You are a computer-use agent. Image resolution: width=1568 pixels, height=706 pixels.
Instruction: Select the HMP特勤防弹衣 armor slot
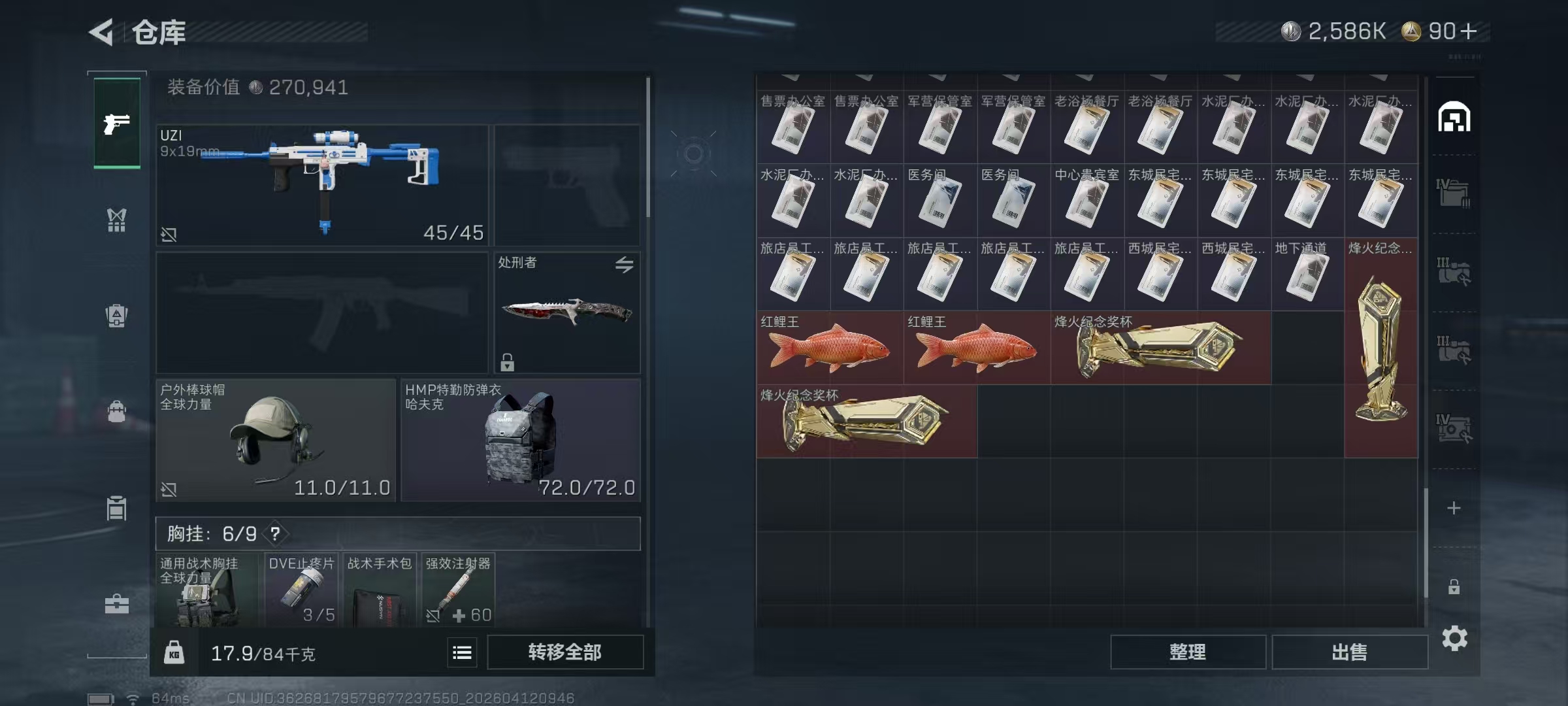(x=520, y=439)
